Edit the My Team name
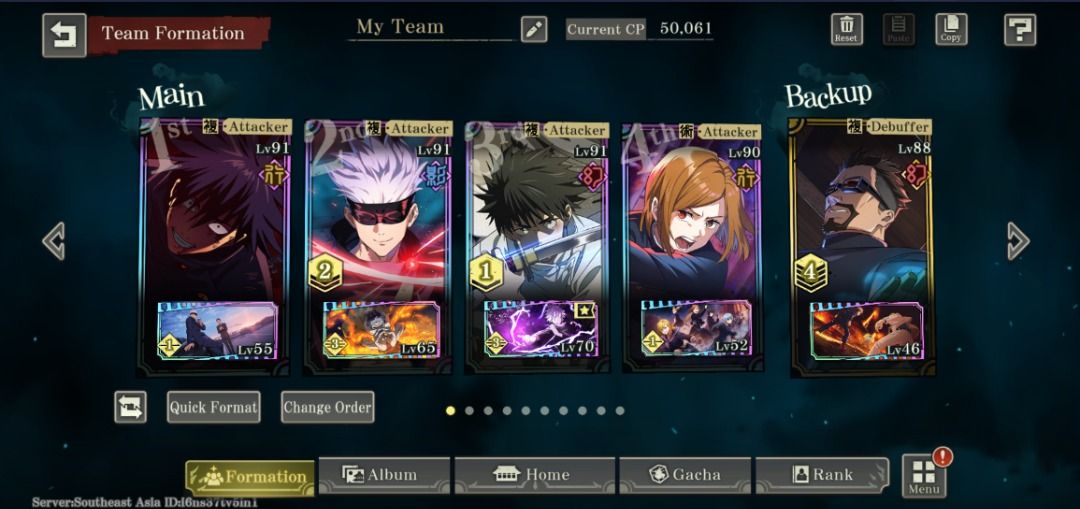The height and width of the screenshot is (509, 1080). pyautogui.click(x=534, y=30)
